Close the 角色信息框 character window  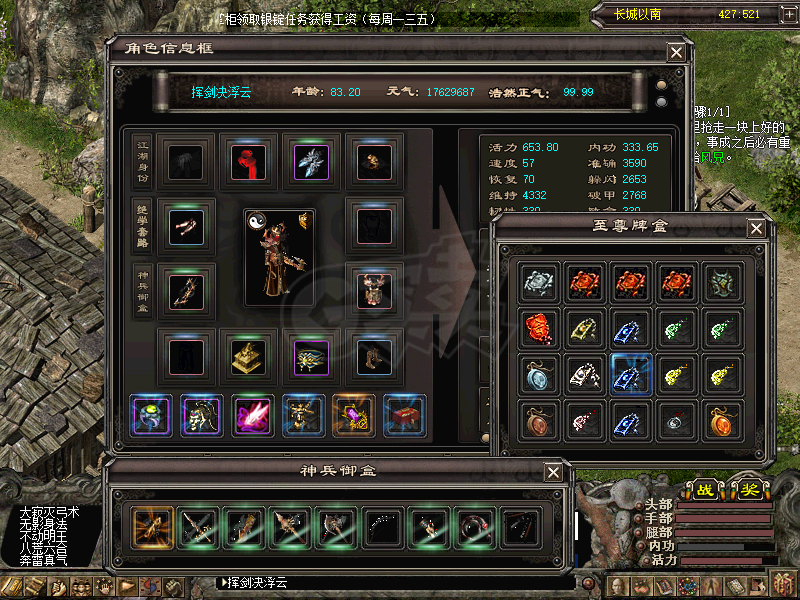coord(676,52)
